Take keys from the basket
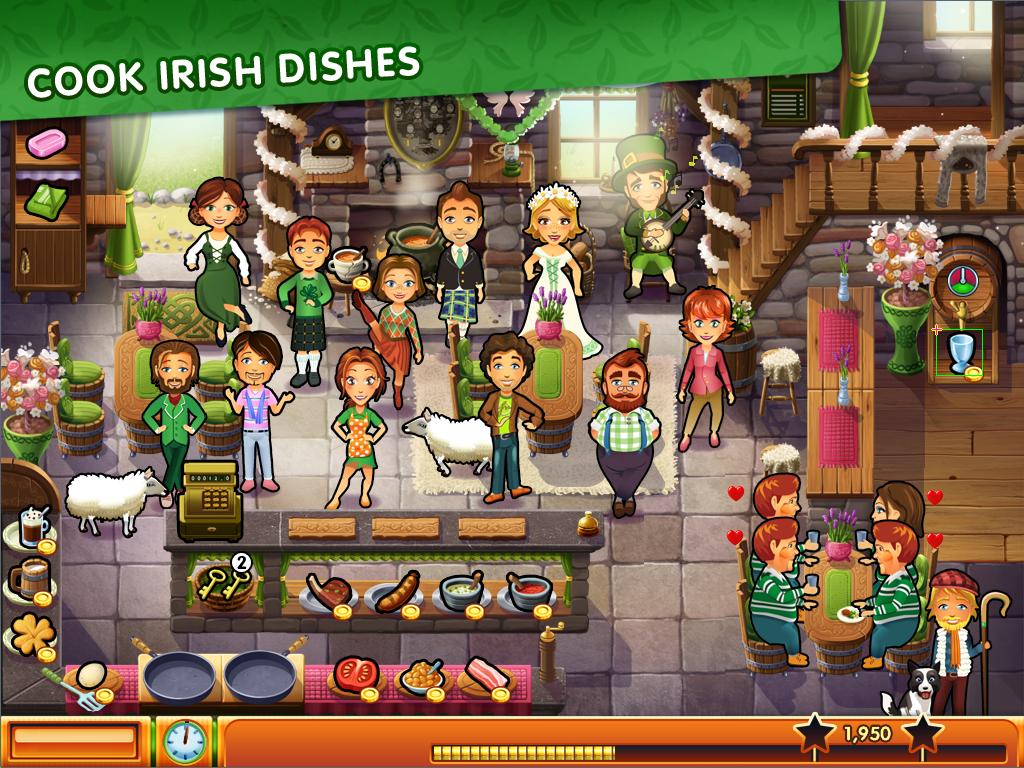The width and height of the screenshot is (1024, 768). coord(226,582)
